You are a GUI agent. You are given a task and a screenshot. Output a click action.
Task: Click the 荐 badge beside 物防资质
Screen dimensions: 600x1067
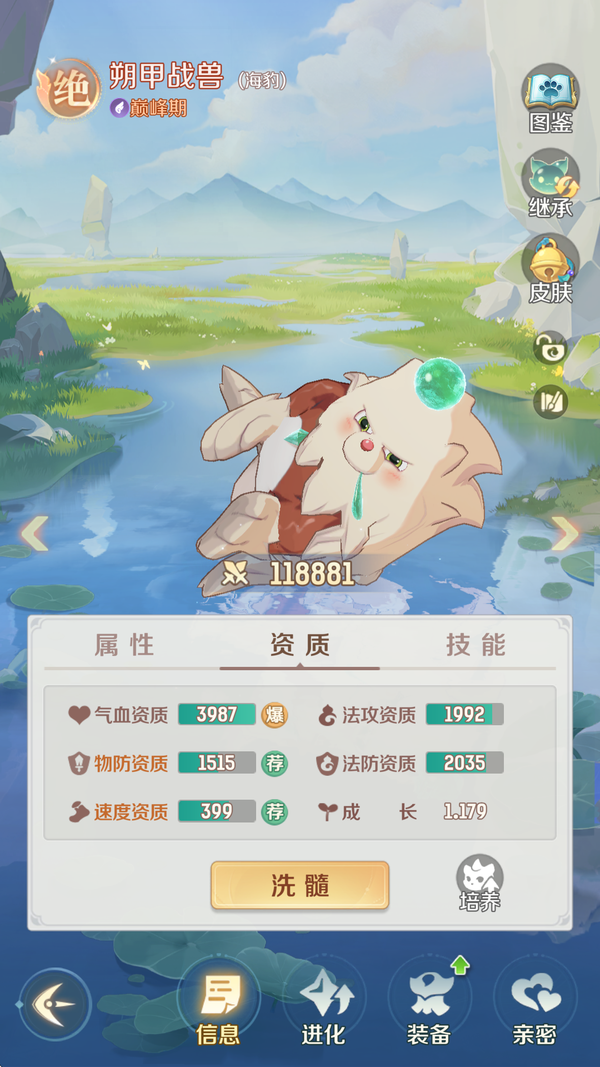pyautogui.click(x=274, y=763)
